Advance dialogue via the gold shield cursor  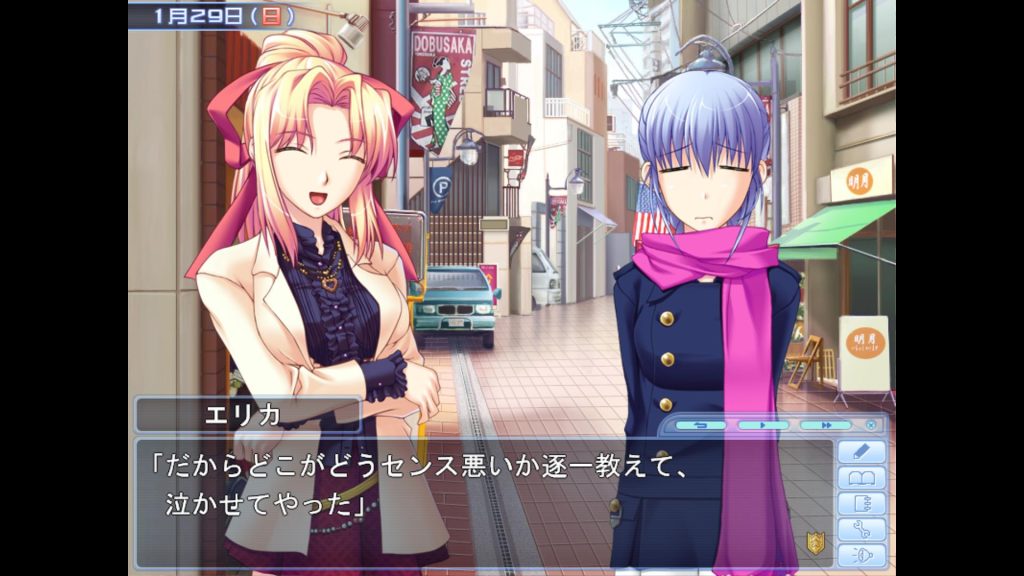[816, 543]
